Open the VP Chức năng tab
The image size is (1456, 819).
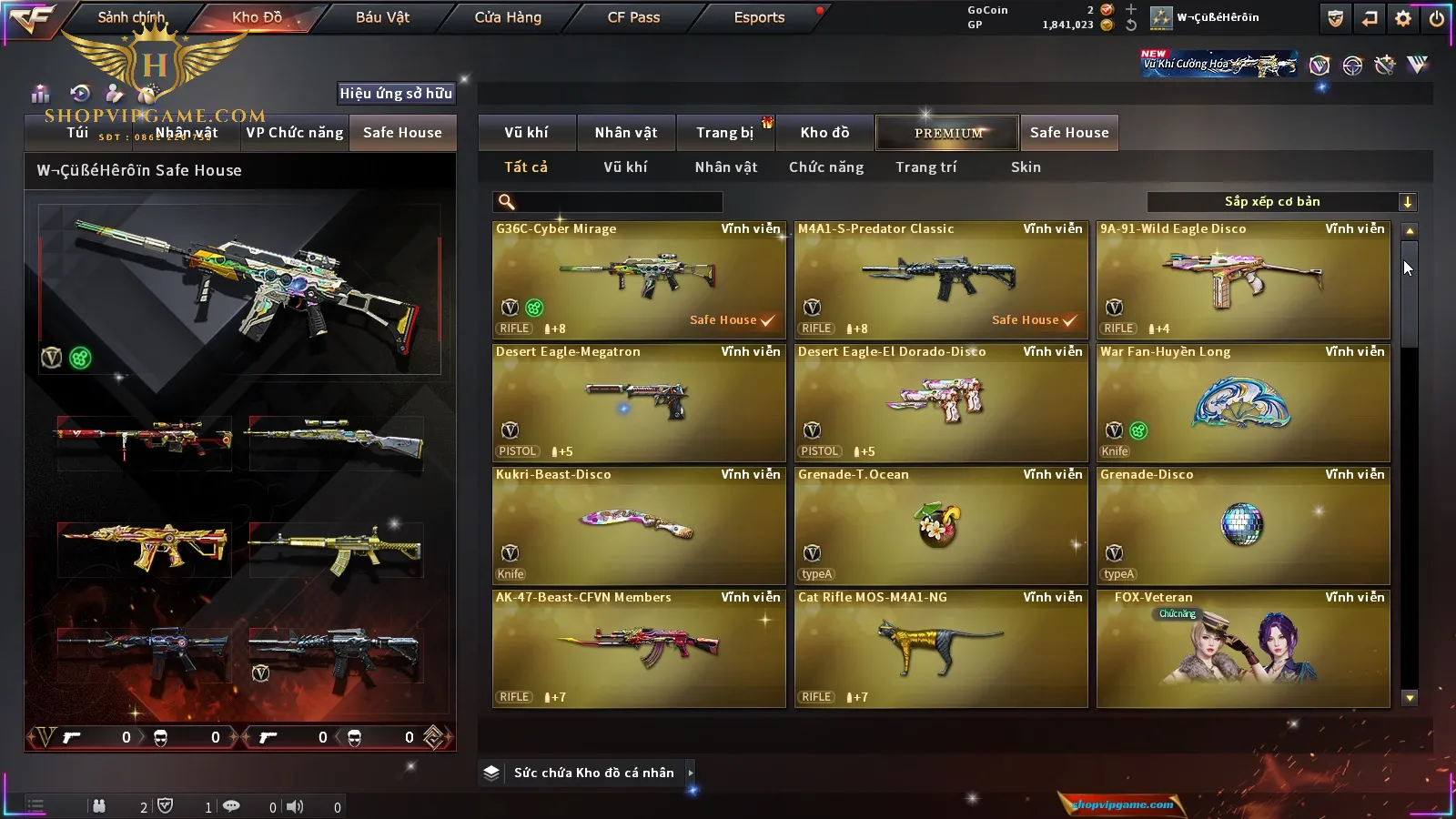pos(295,133)
